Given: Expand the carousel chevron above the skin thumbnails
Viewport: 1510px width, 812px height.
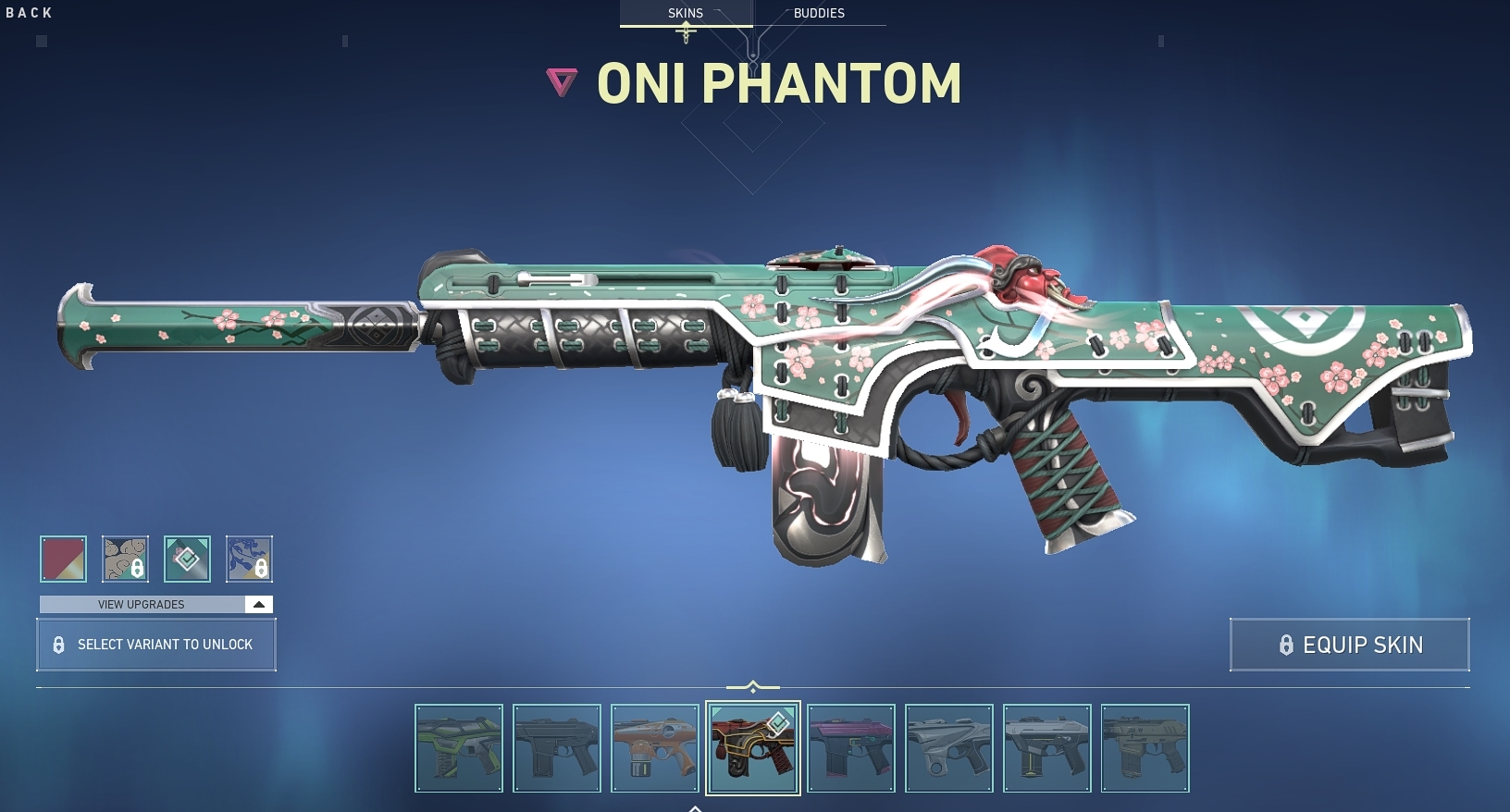Looking at the screenshot, I should (754, 685).
